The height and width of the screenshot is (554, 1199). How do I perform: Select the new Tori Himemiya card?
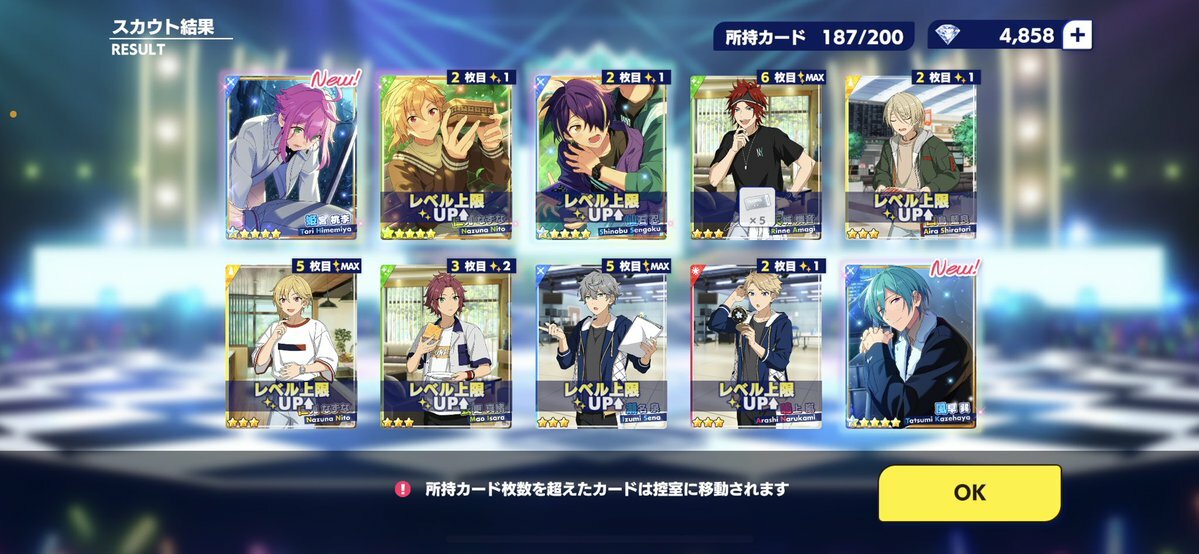(x=291, y=155)
